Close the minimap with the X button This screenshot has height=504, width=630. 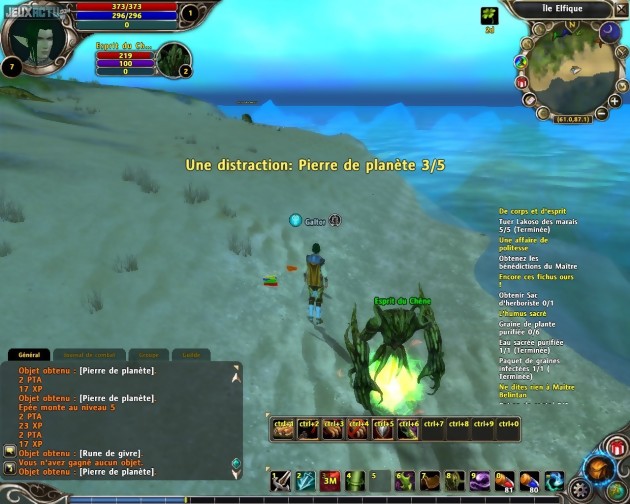619,8
